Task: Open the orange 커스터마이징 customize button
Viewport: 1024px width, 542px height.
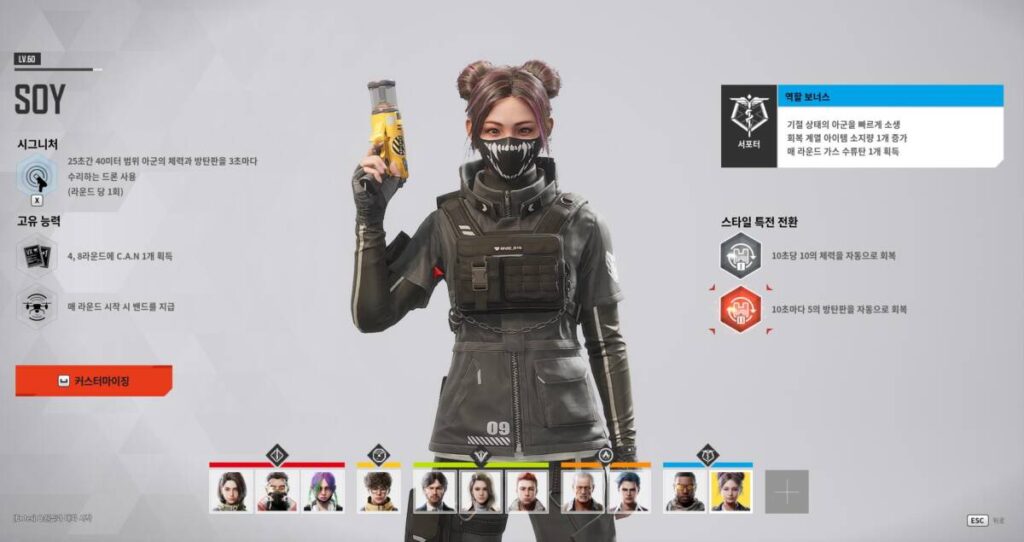Action: coord(94,381)
